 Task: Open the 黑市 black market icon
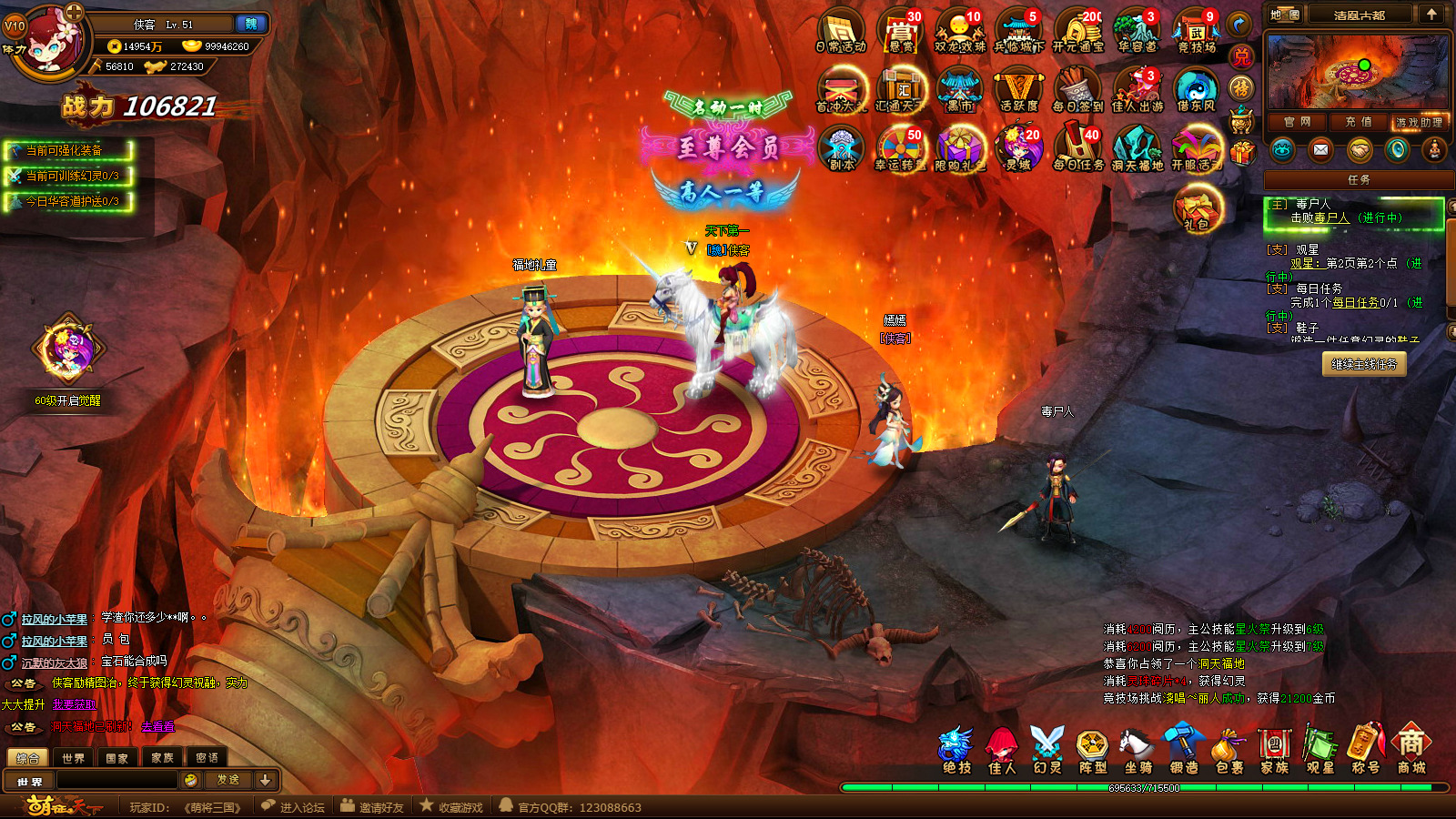959,91
